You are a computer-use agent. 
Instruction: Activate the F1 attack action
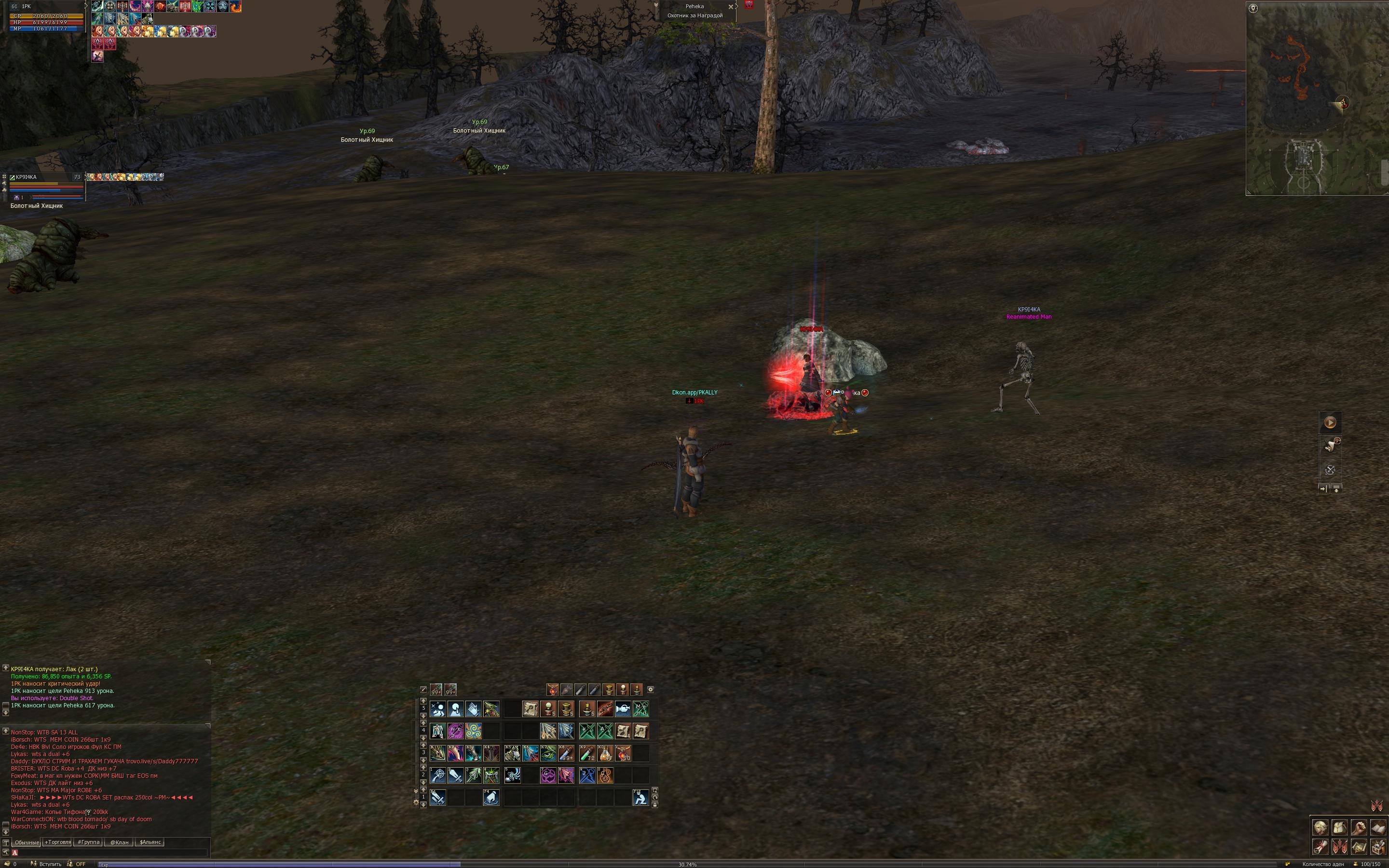(x=437, y=798)
